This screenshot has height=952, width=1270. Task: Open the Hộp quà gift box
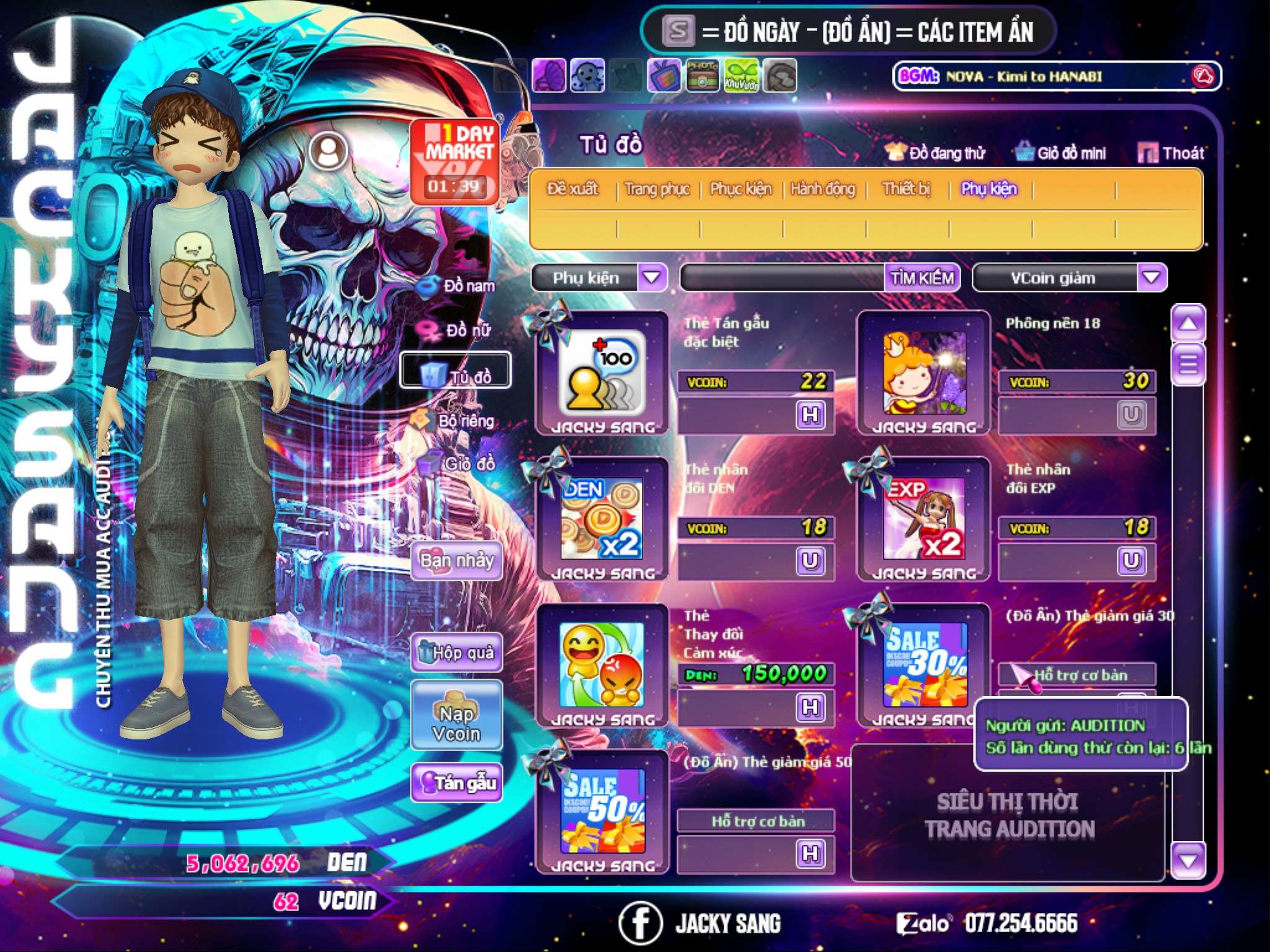[456, 652]
